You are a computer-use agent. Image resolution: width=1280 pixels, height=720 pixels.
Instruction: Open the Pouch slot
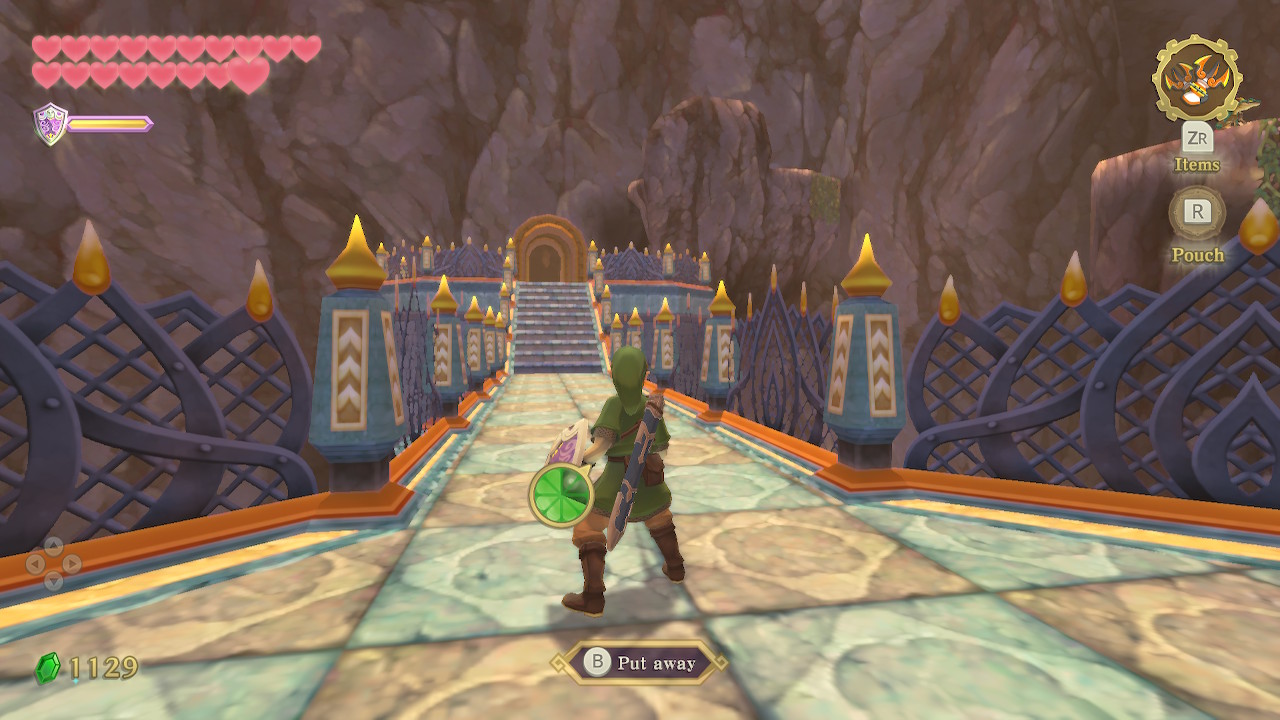(1197, 213)
